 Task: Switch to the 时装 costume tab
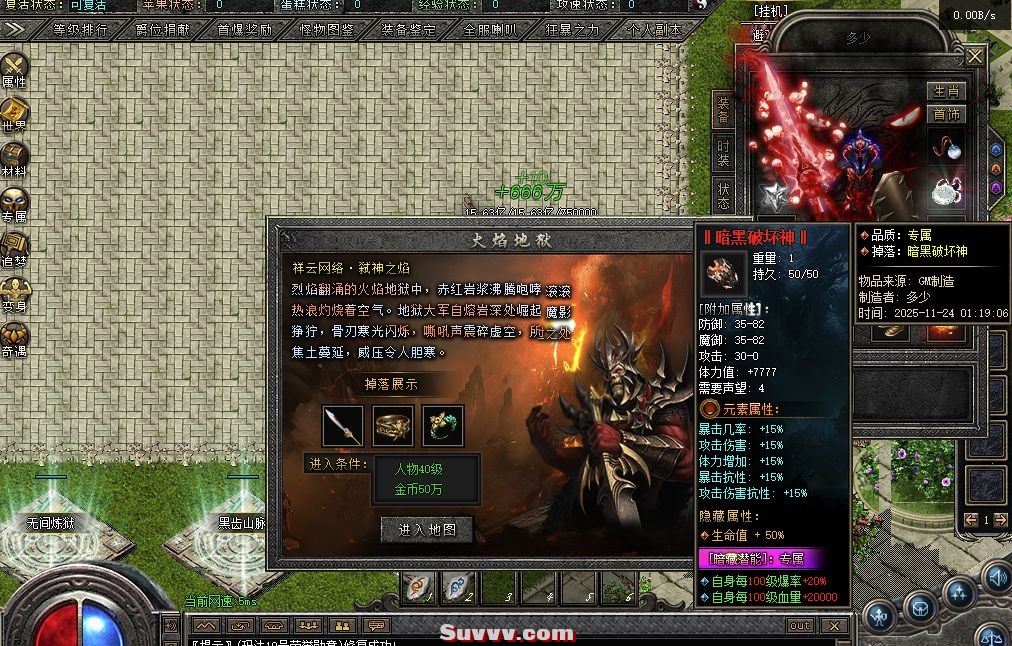coord(723,153)
